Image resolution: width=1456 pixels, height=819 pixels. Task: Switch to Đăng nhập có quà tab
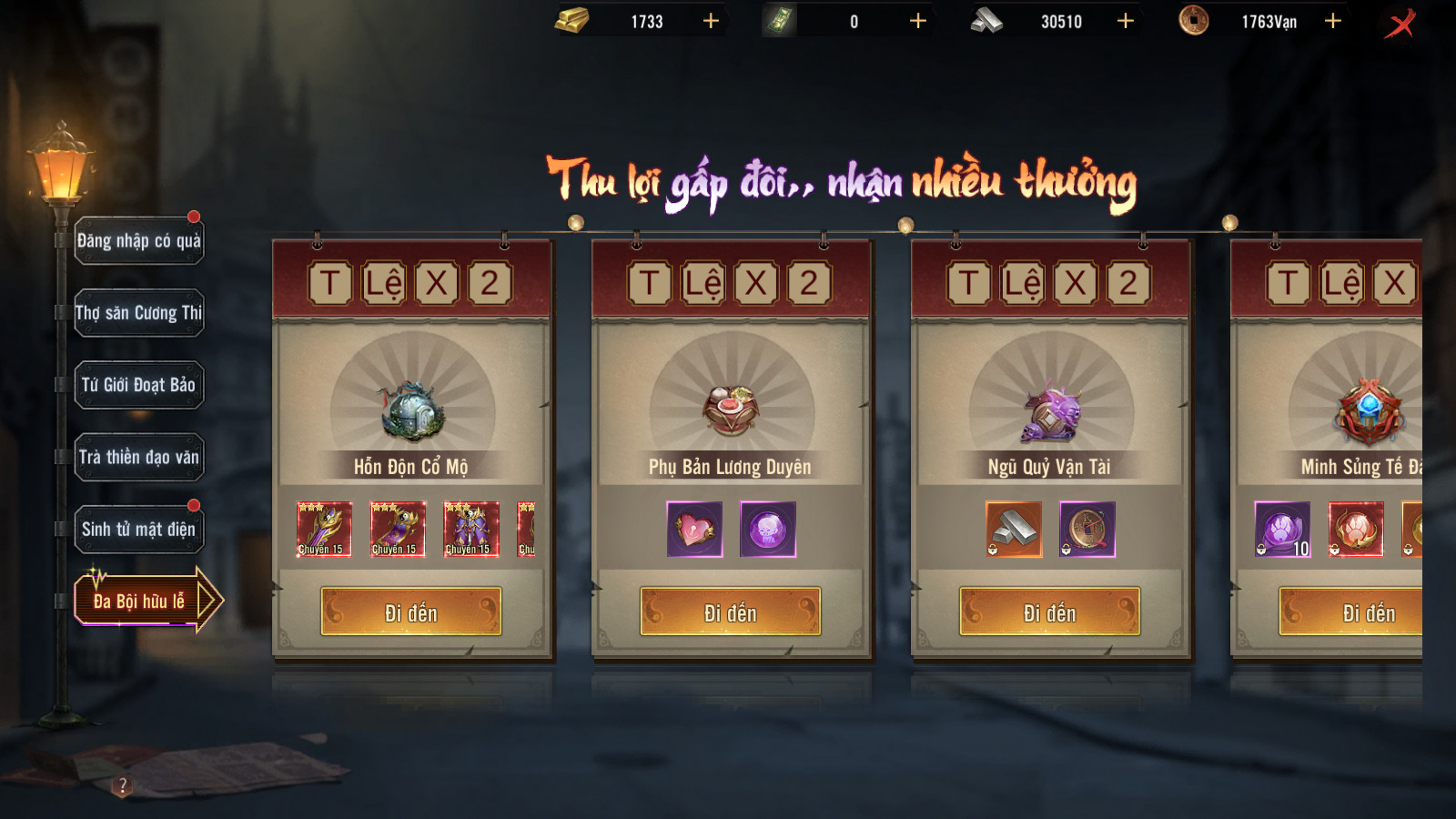tap(138, 241)
